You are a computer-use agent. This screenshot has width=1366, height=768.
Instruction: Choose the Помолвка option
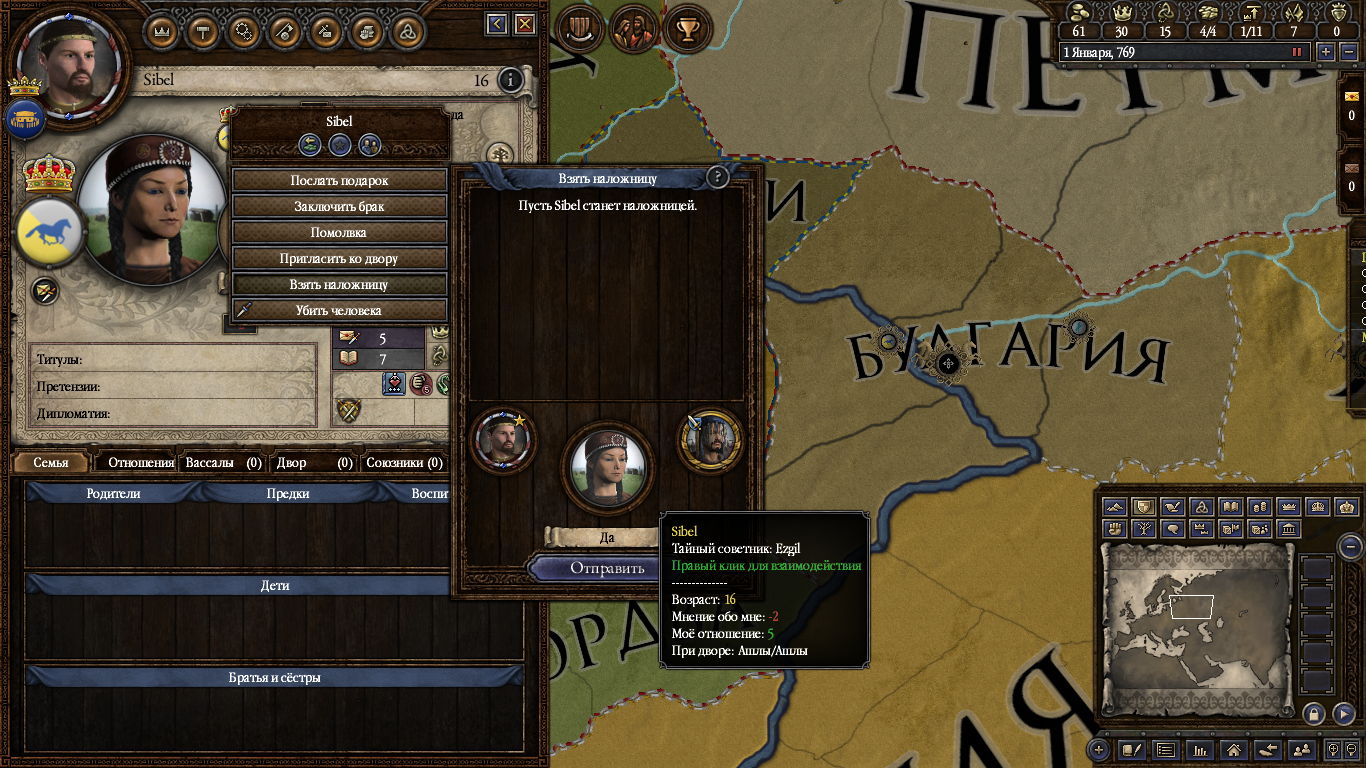(339, 233)
